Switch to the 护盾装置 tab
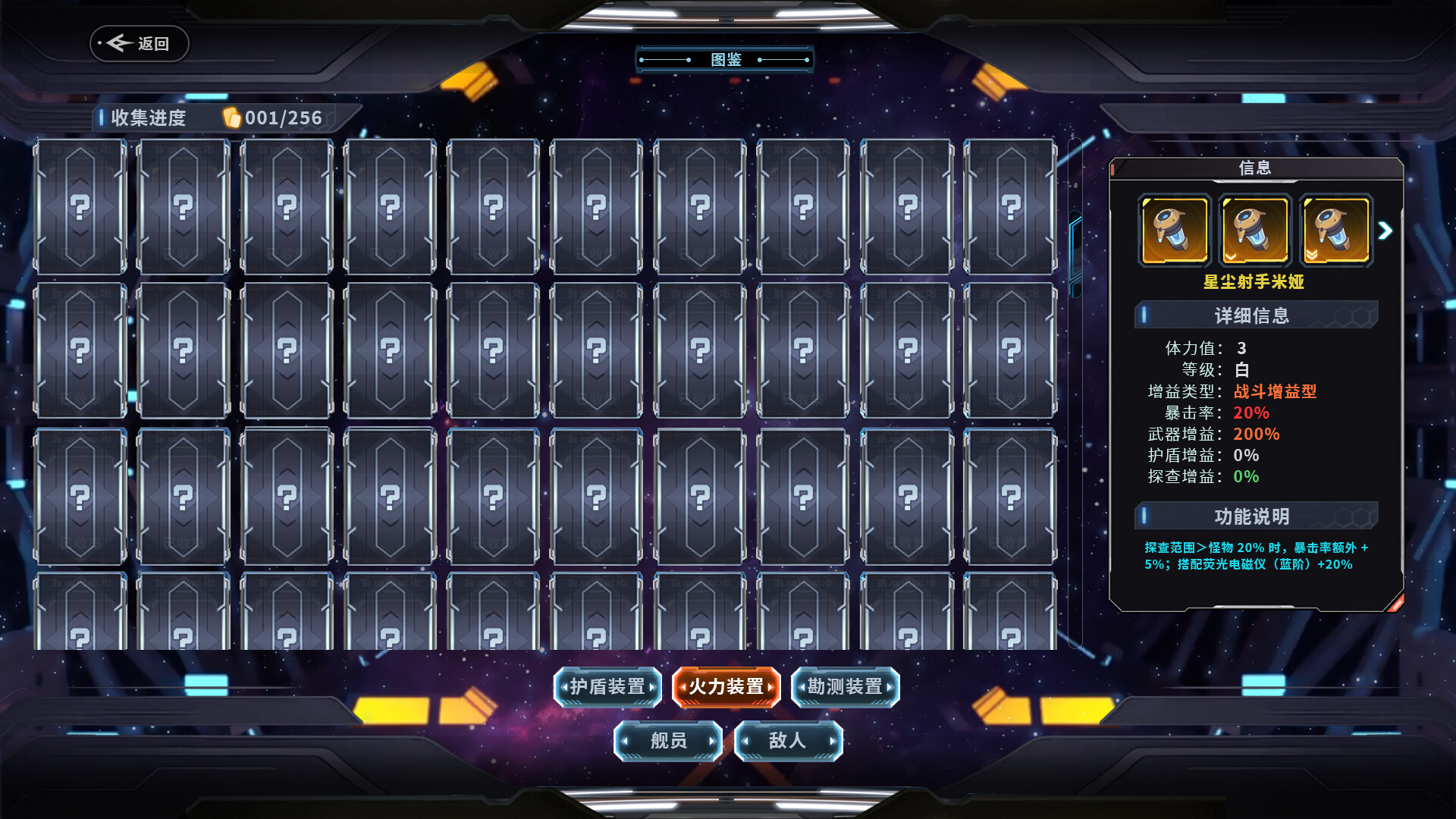 (x=607, y=687)
